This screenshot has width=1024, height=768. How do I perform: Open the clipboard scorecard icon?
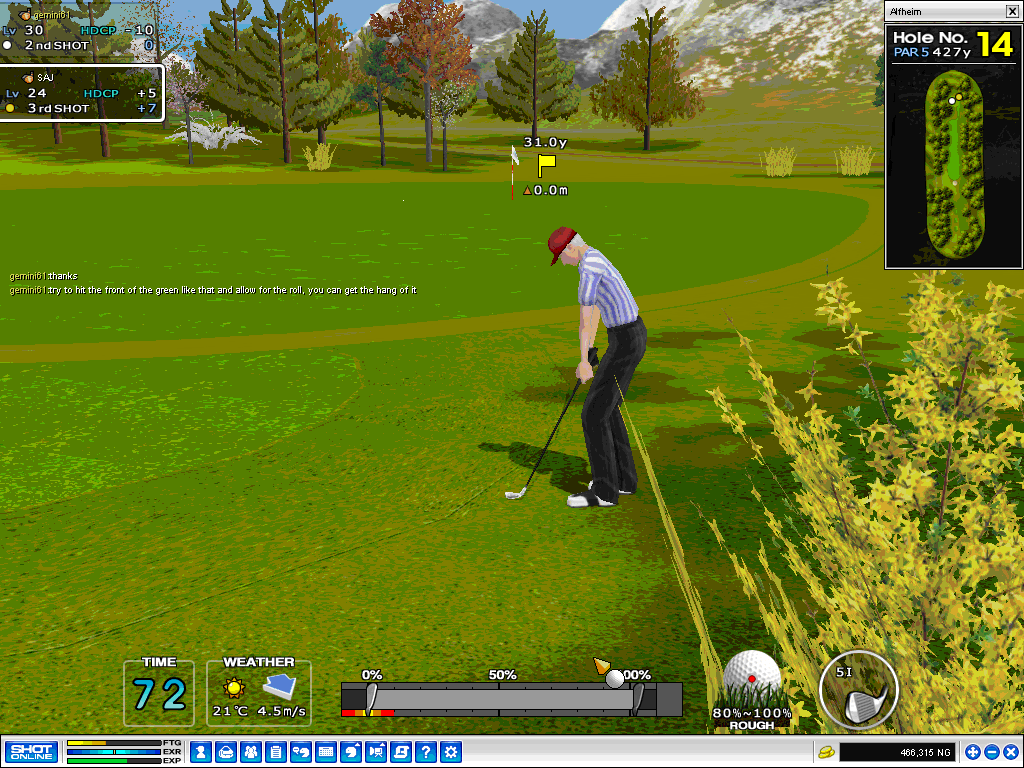point(275,752)
